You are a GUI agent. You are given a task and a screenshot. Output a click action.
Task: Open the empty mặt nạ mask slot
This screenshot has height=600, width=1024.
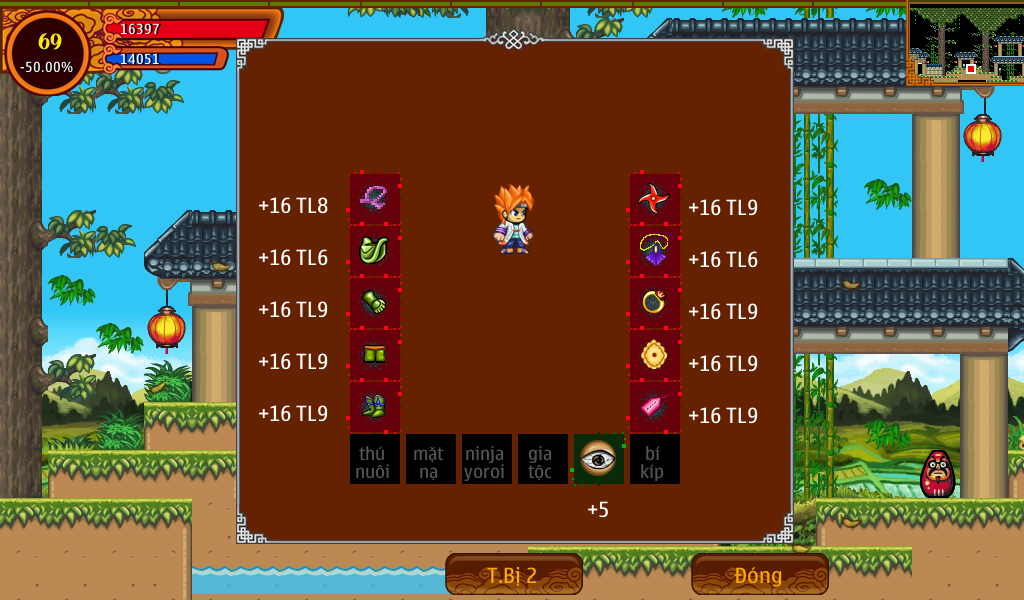(431, 459)
